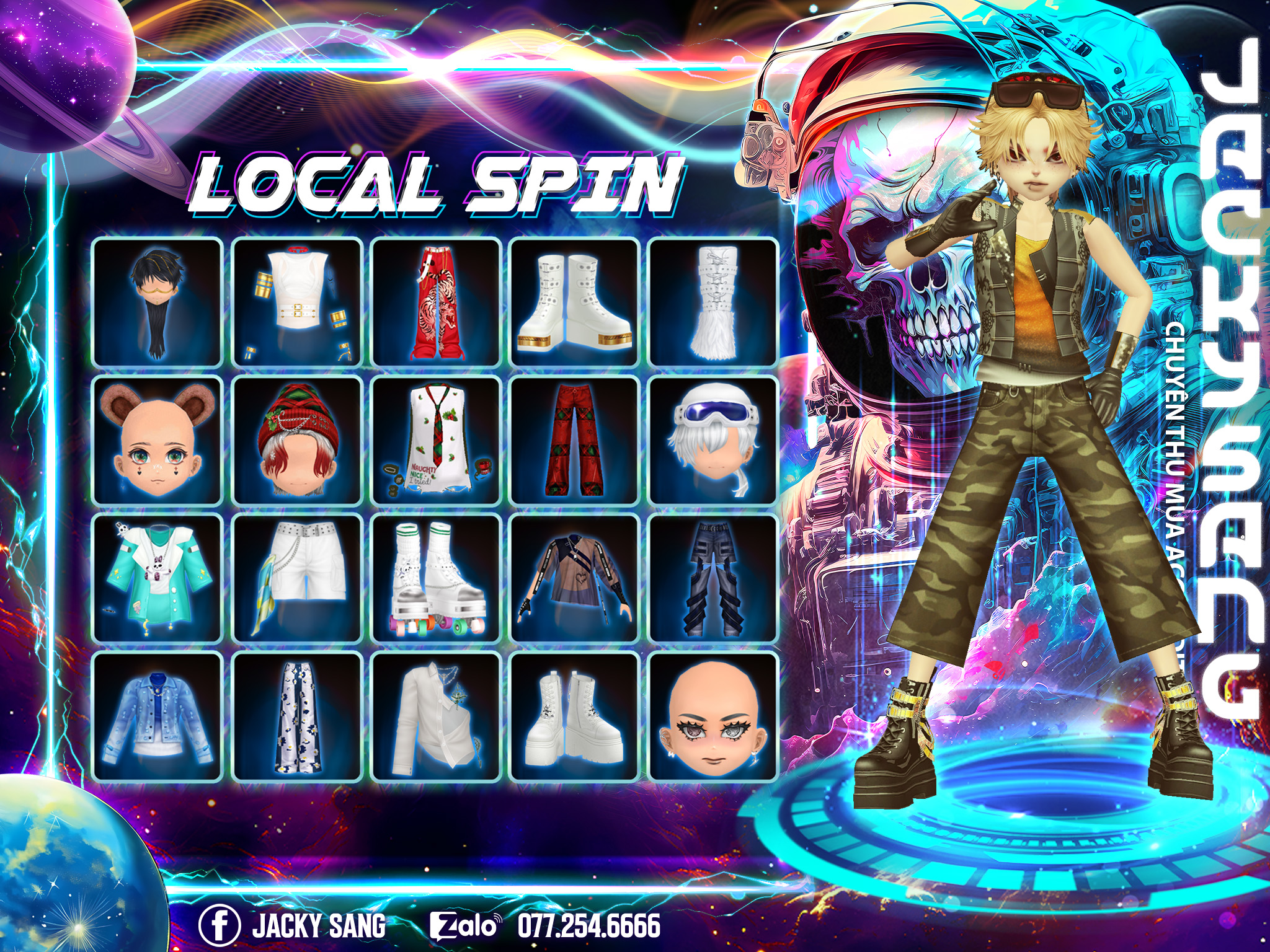Pick the white roller skates tile
The image size is (1270, 952).
436,578
